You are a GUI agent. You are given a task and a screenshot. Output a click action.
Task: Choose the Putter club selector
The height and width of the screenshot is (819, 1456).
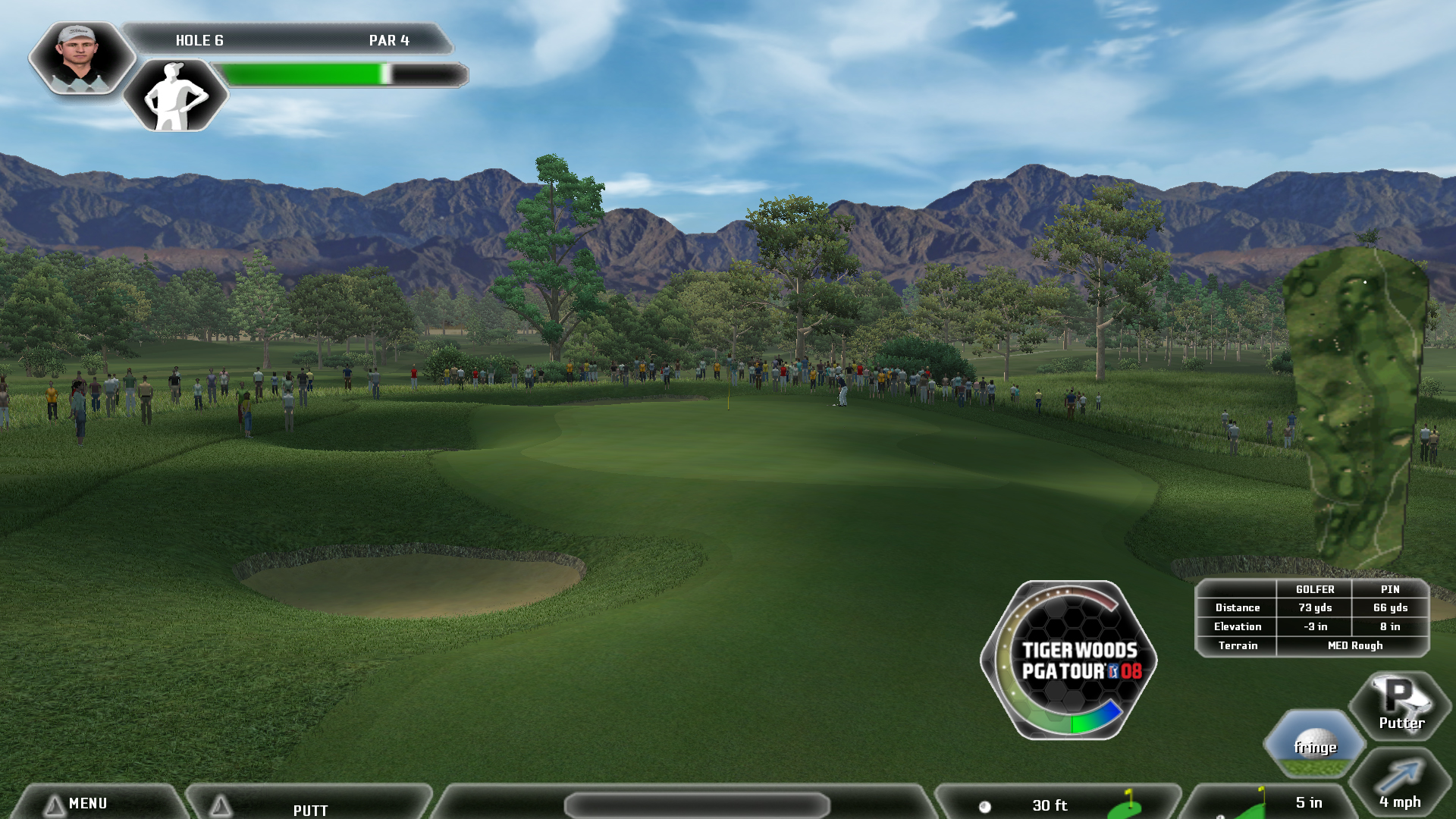point(1401,705)
